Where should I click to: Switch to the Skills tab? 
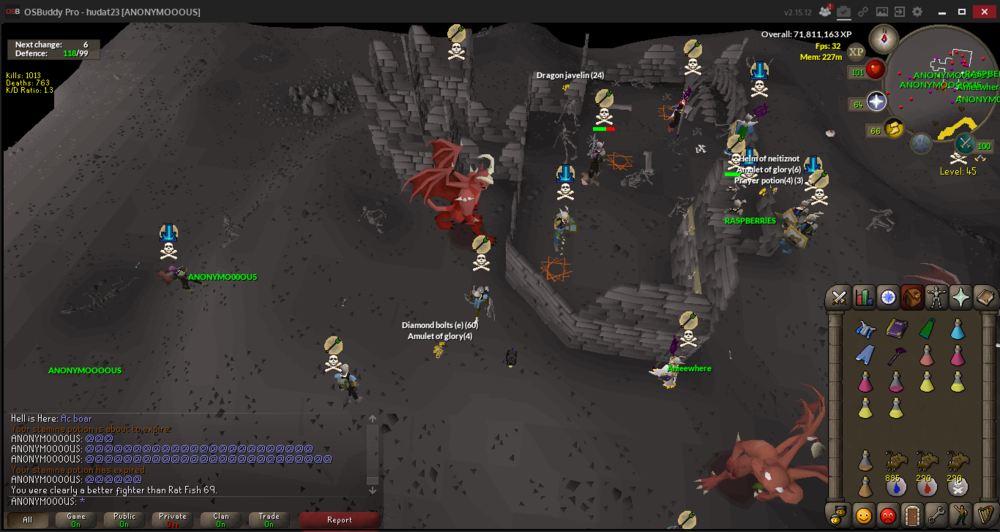[x=863, y=297]
